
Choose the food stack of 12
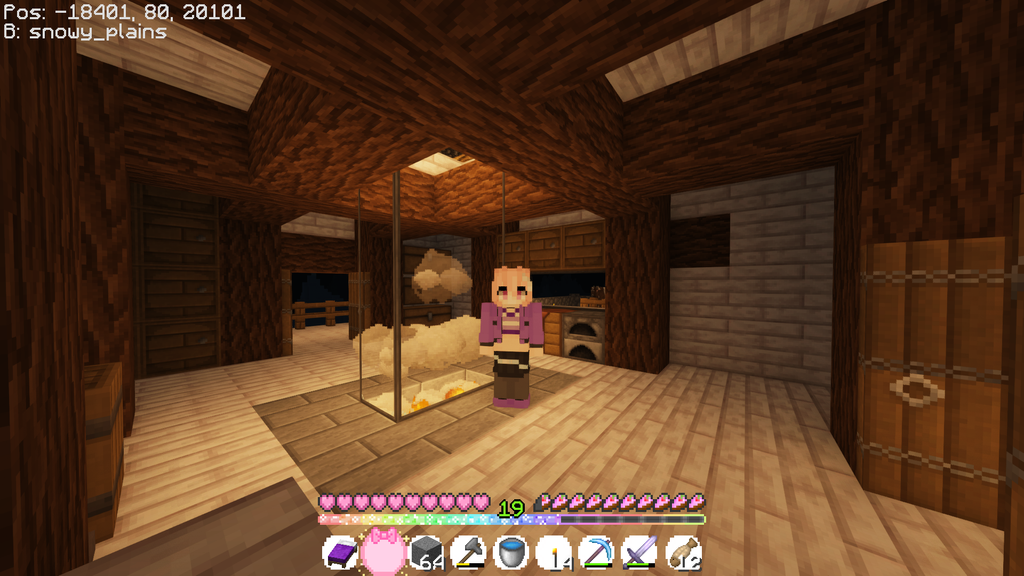(683, 552)
